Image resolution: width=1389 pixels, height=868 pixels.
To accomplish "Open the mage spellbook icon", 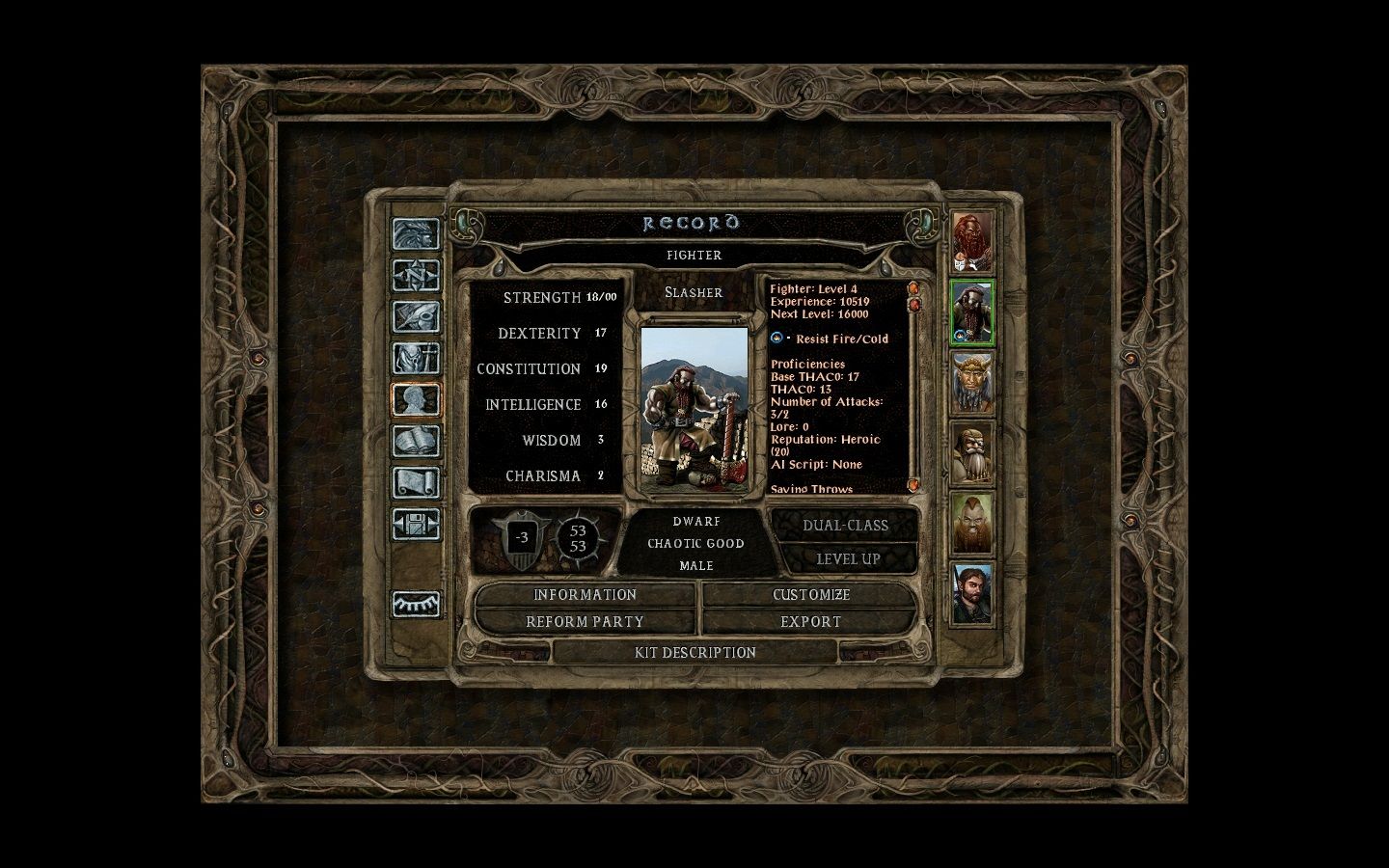I will [416, 441].
